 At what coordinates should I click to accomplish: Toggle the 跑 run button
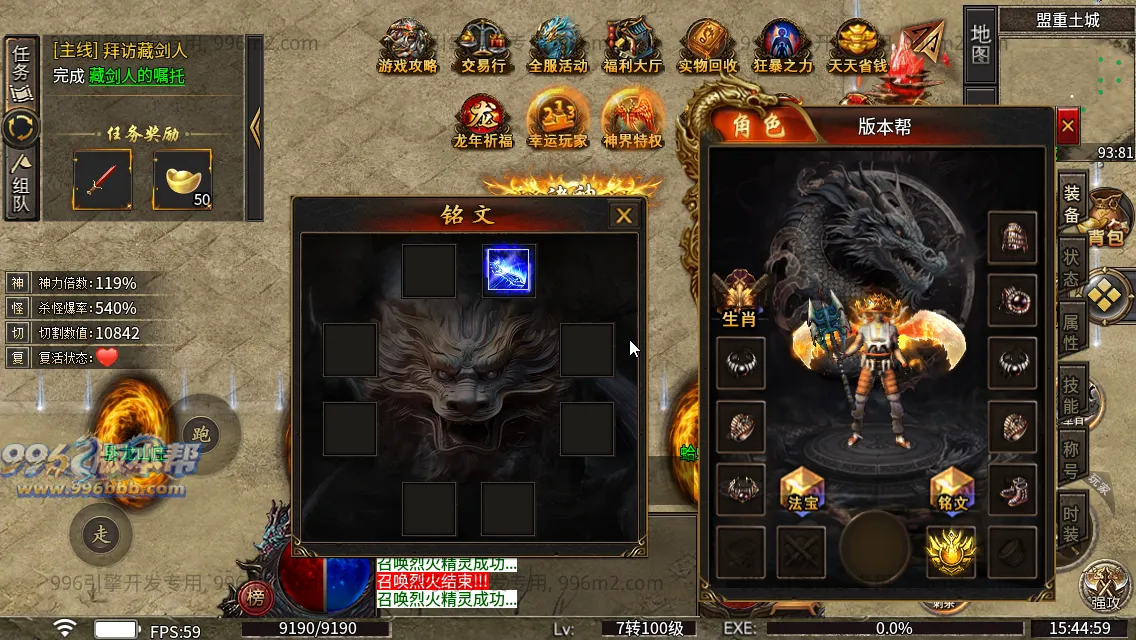coord(202,434)
